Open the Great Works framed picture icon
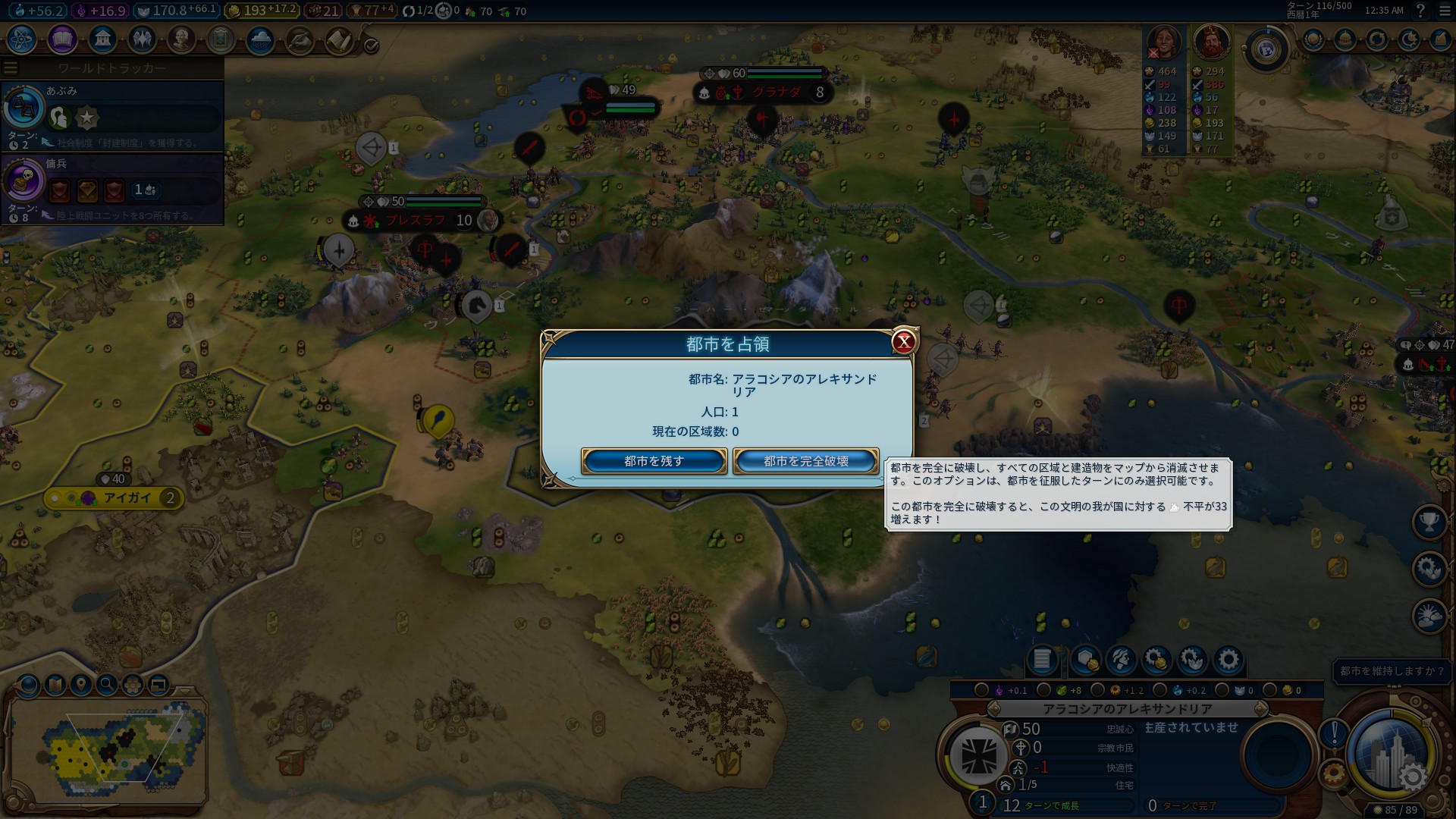The height and width of the screenshot is (819, 1456). 219,39
